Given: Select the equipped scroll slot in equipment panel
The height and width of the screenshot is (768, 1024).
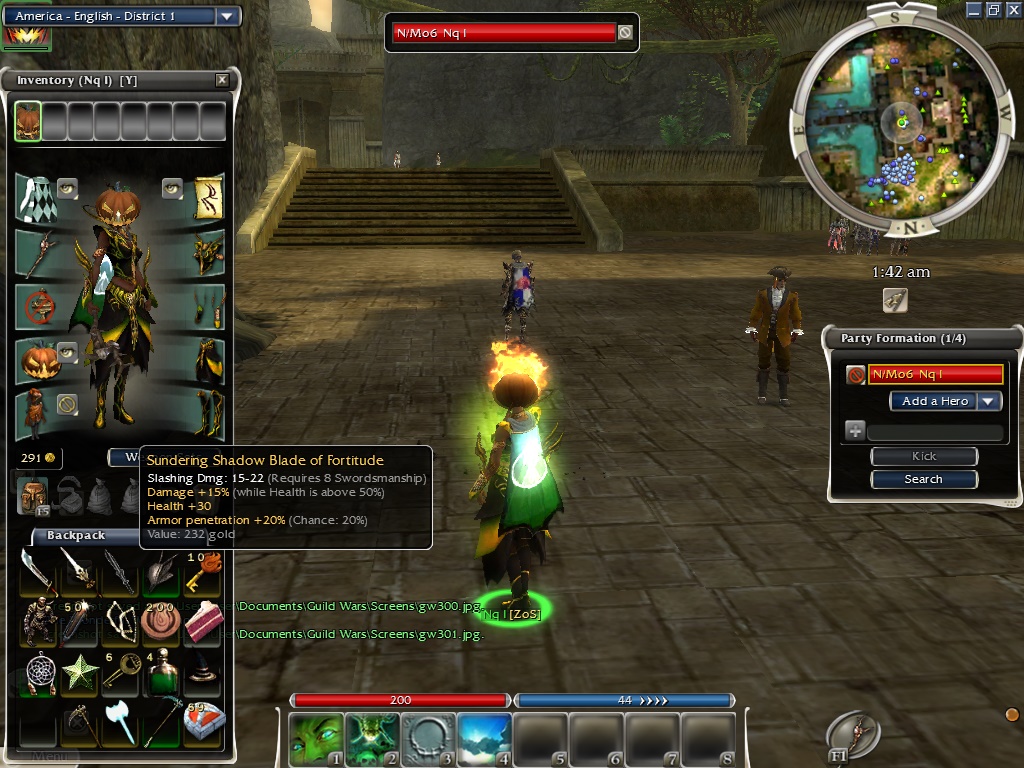Looking at the screenshot, I should pos(208,197).
